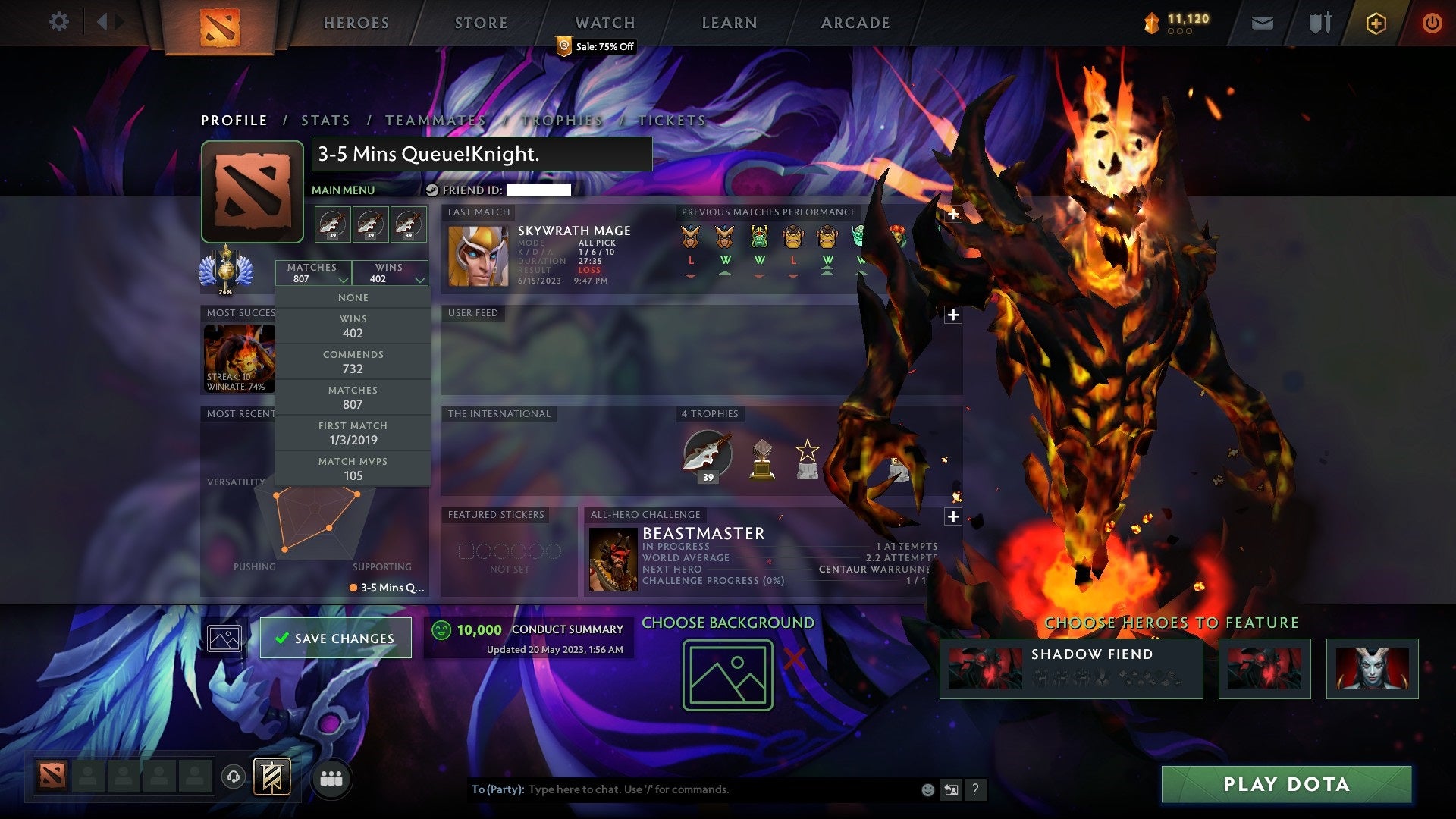Screen dimensions: 1456x819
Task: Click the gold hexagon plus icon
Action: 1378,22
